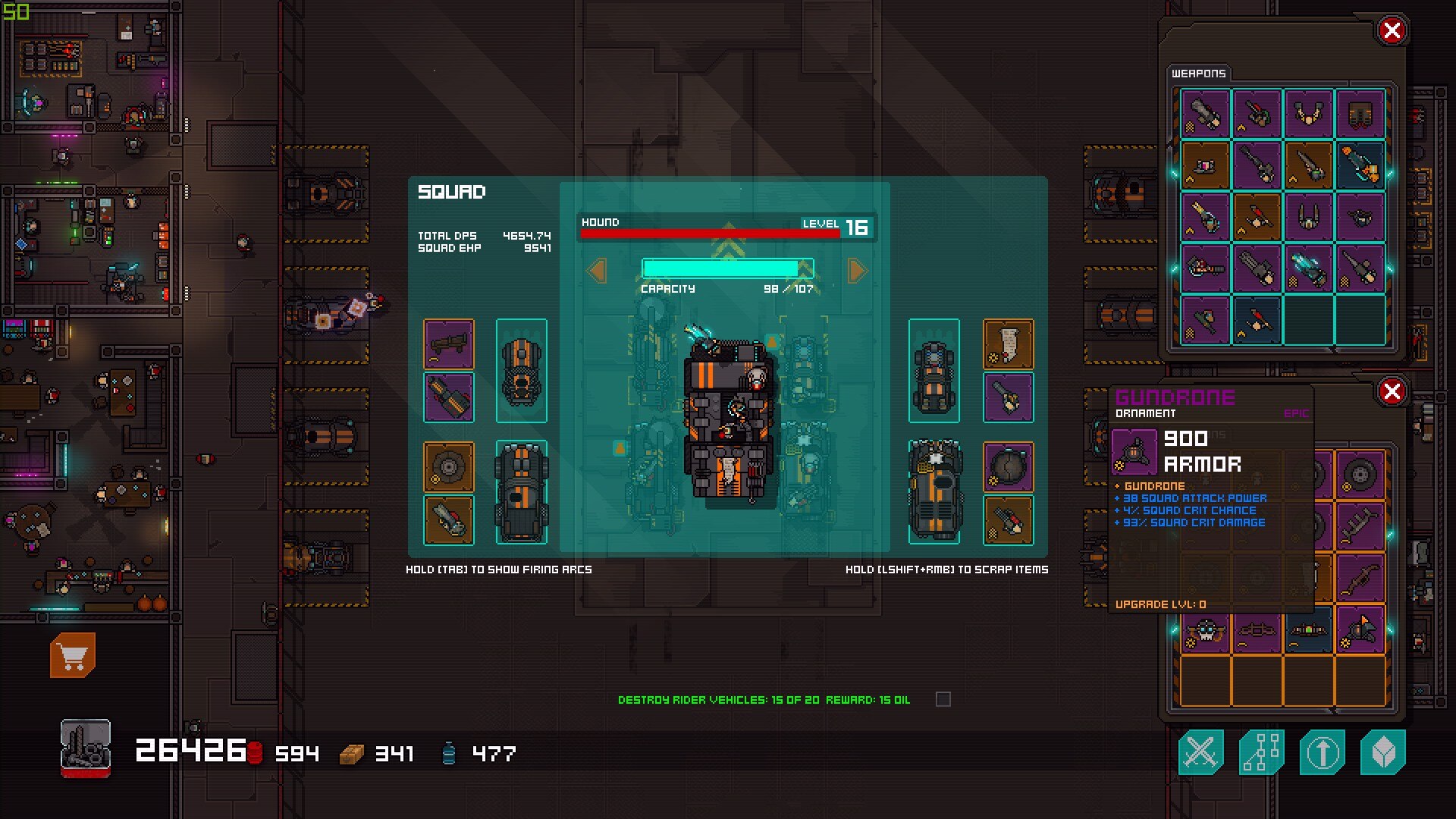Select the equipped wheel item slot

pyautogui.click(x=449, y=467)
